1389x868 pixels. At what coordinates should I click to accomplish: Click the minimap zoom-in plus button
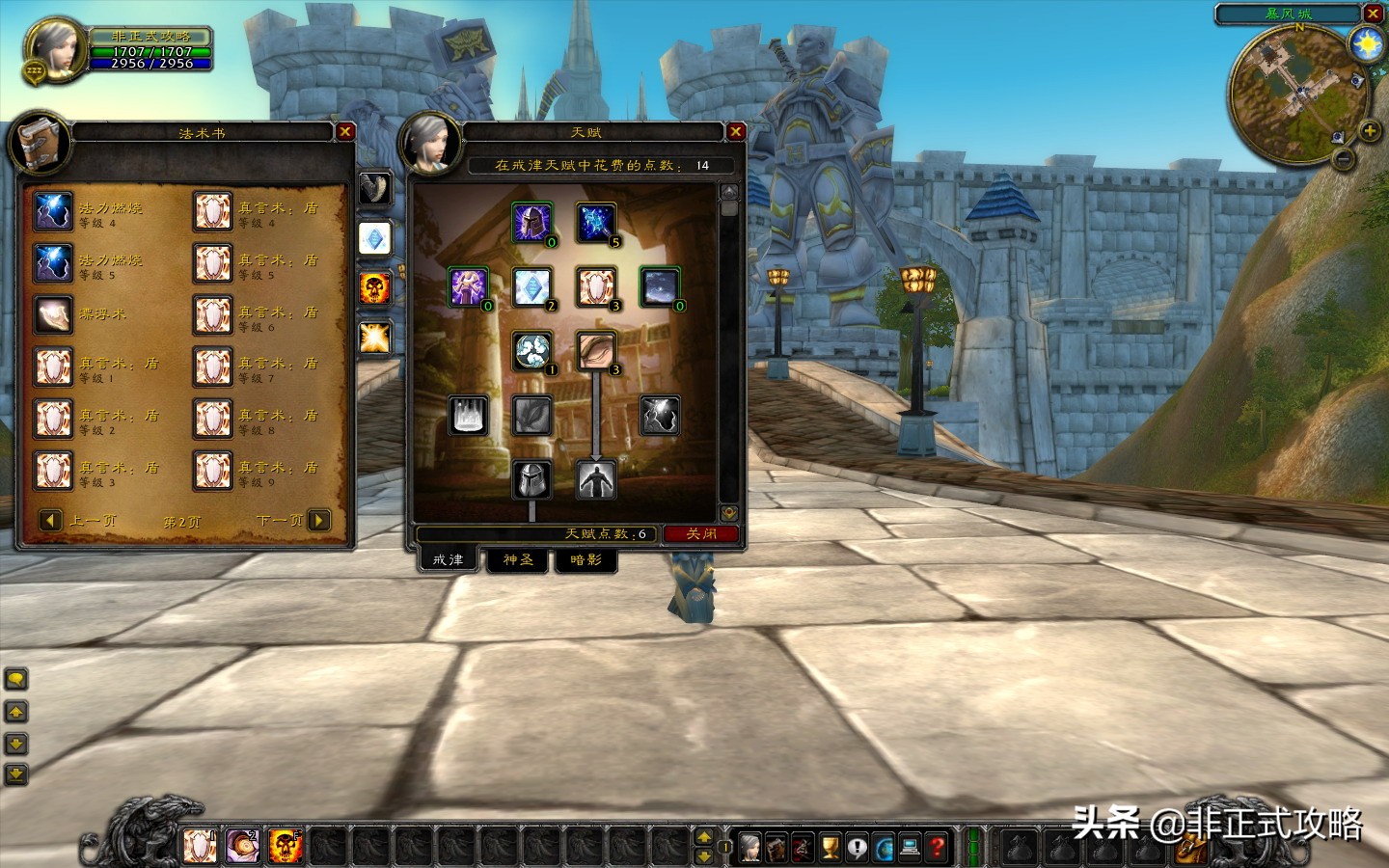pos(1369,130)
